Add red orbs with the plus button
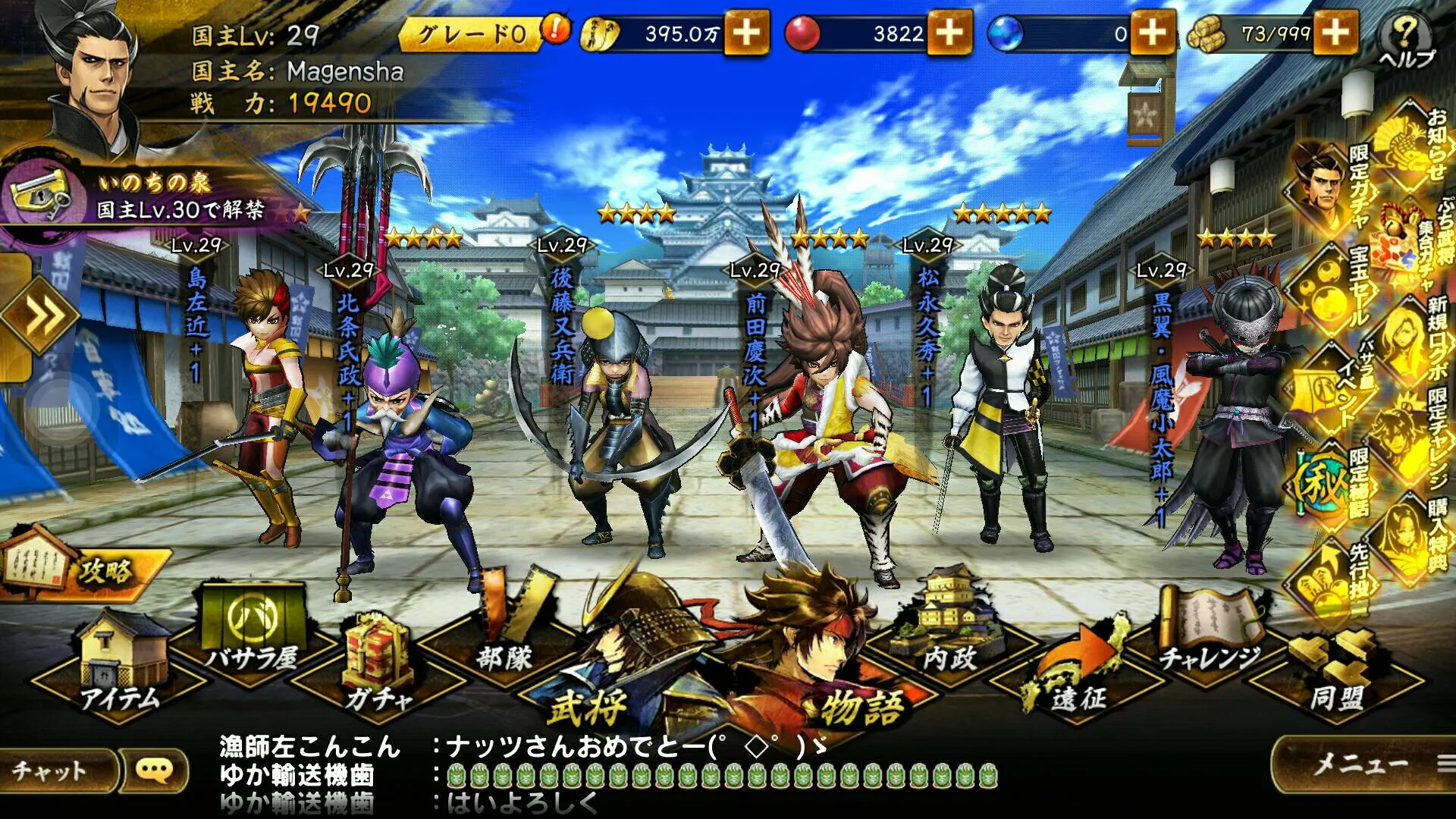This screenshot has width=1456, height=819. [949, 33]
